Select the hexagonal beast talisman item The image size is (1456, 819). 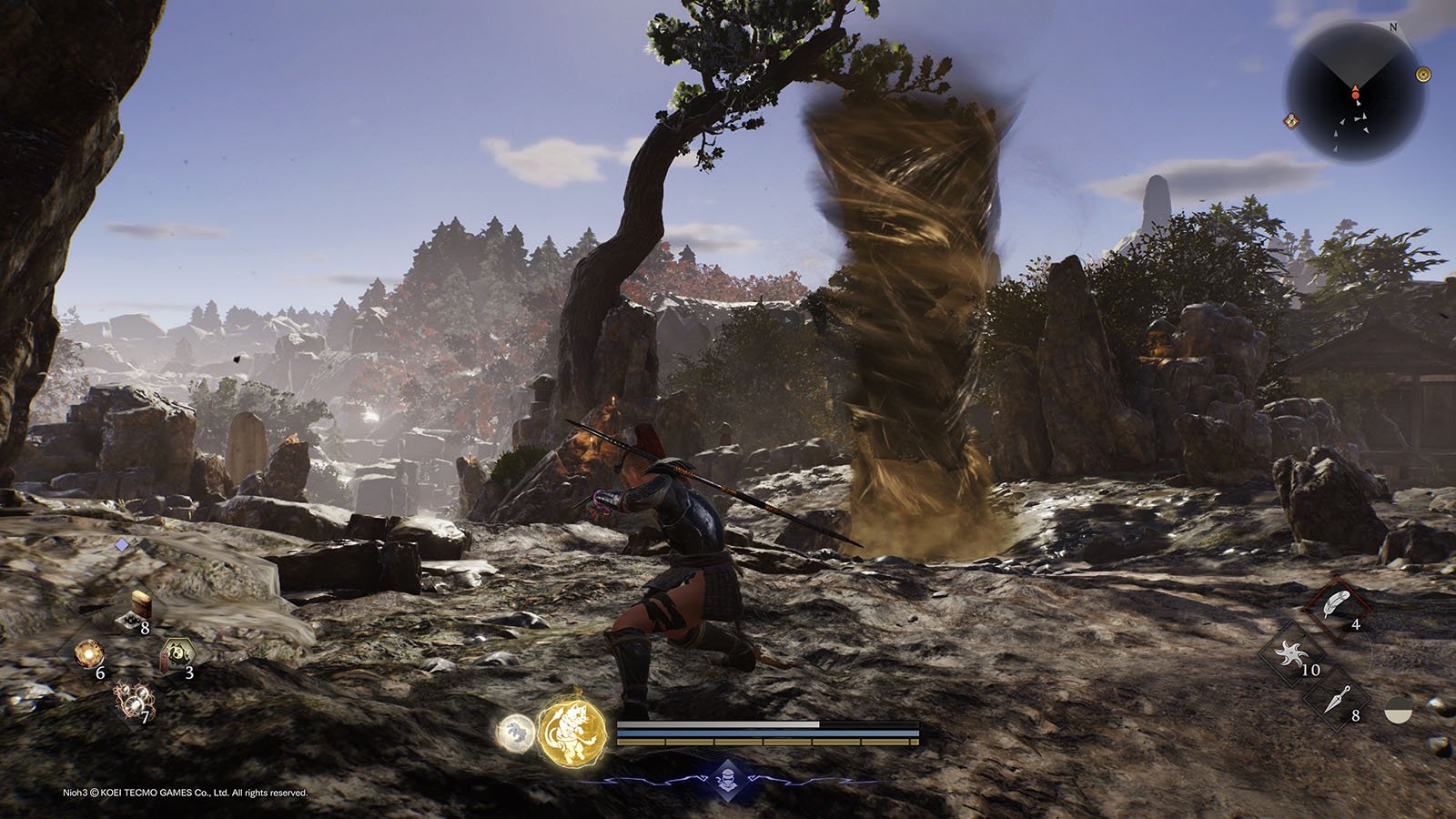pos(172,654)
